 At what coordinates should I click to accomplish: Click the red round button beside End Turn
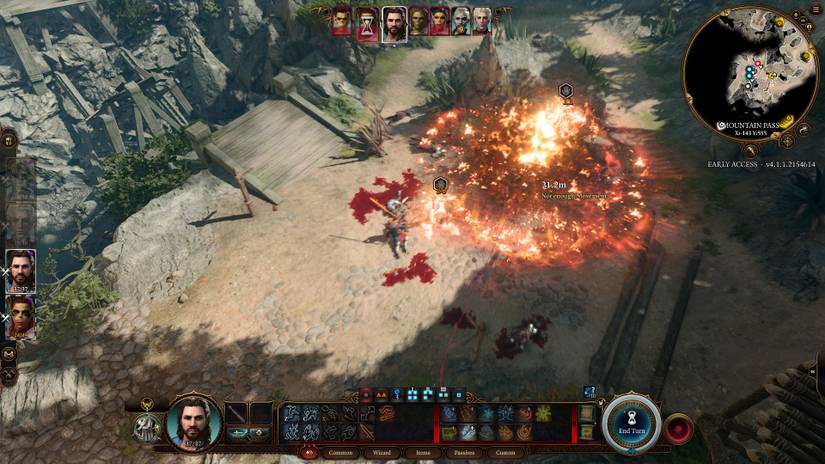pos(679,428)
